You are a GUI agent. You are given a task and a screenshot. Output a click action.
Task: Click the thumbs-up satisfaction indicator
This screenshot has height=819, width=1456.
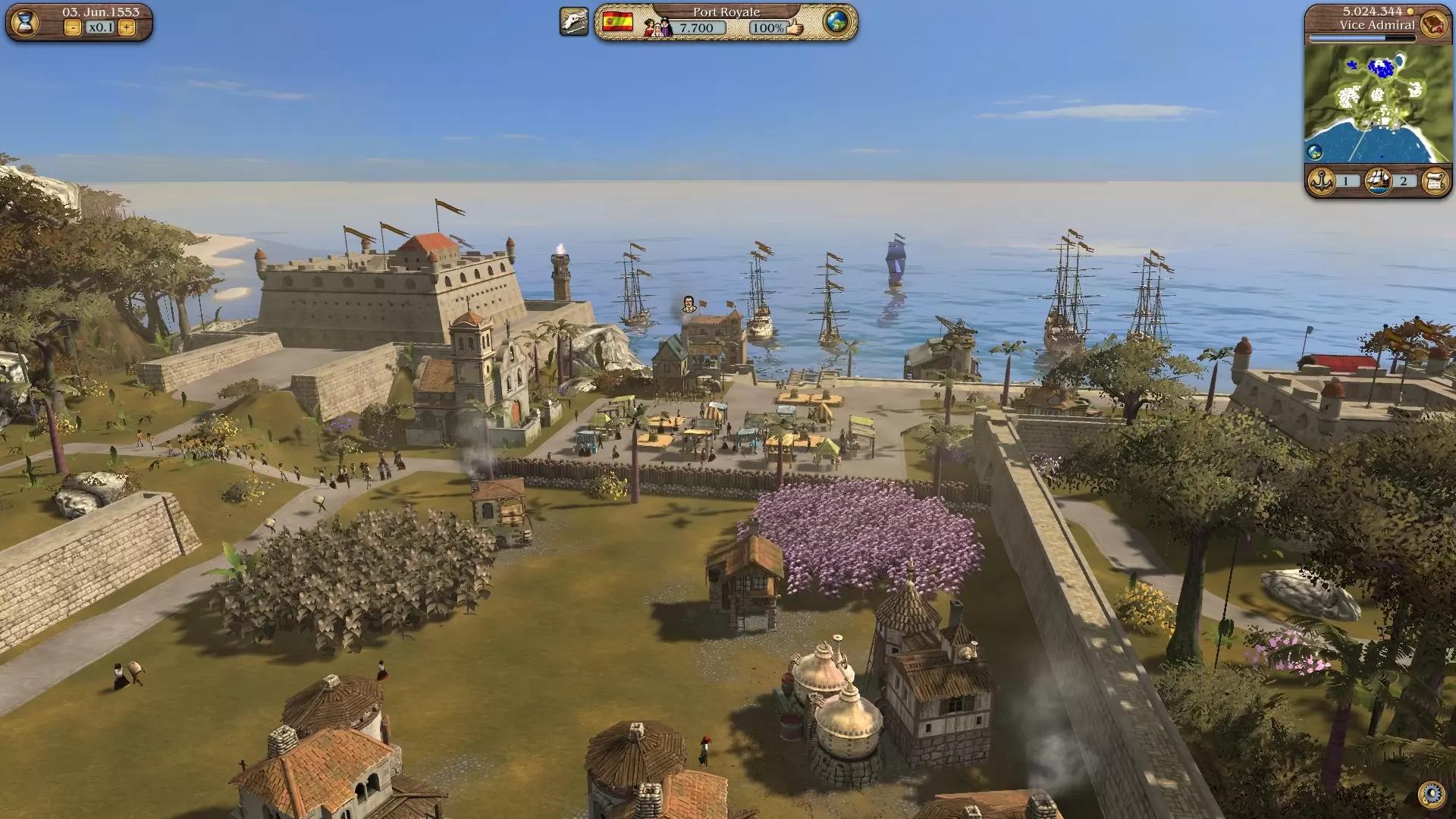(x=795, y=28)
